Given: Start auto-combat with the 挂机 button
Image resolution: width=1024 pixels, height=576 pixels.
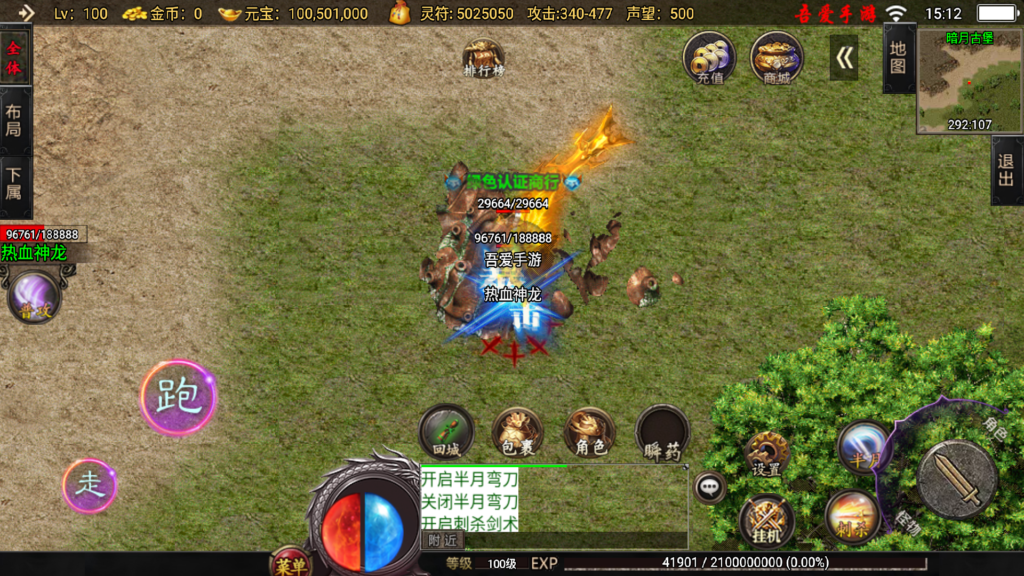Looking at the screenshot, I should tap(767, 522).
